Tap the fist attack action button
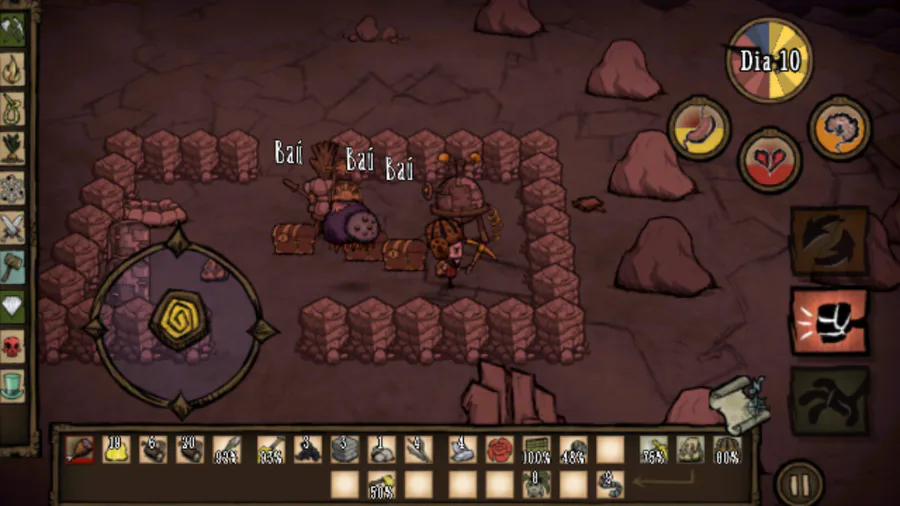The width and height of the screenshot is (900, 506). click(x=829, y=322)
